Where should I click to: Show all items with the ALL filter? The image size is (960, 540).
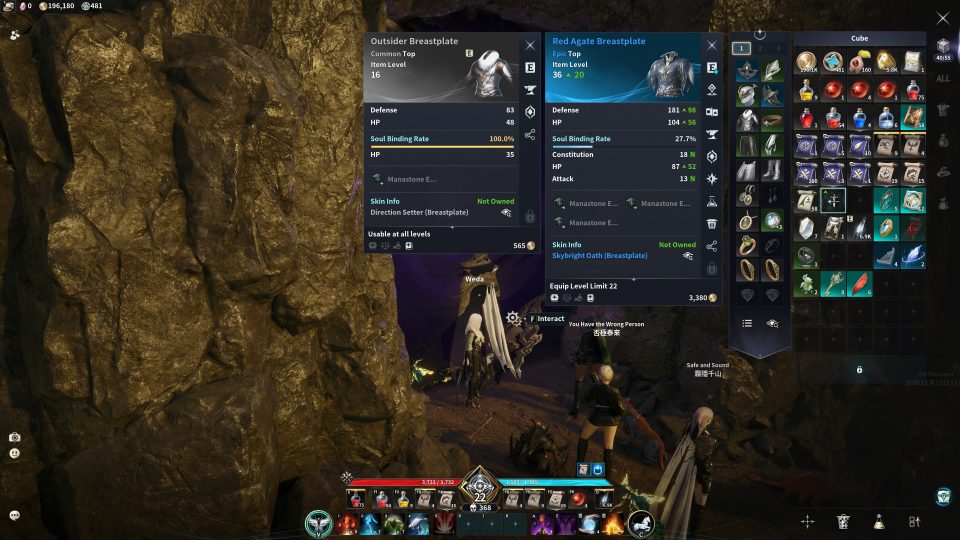pos(943,79)
